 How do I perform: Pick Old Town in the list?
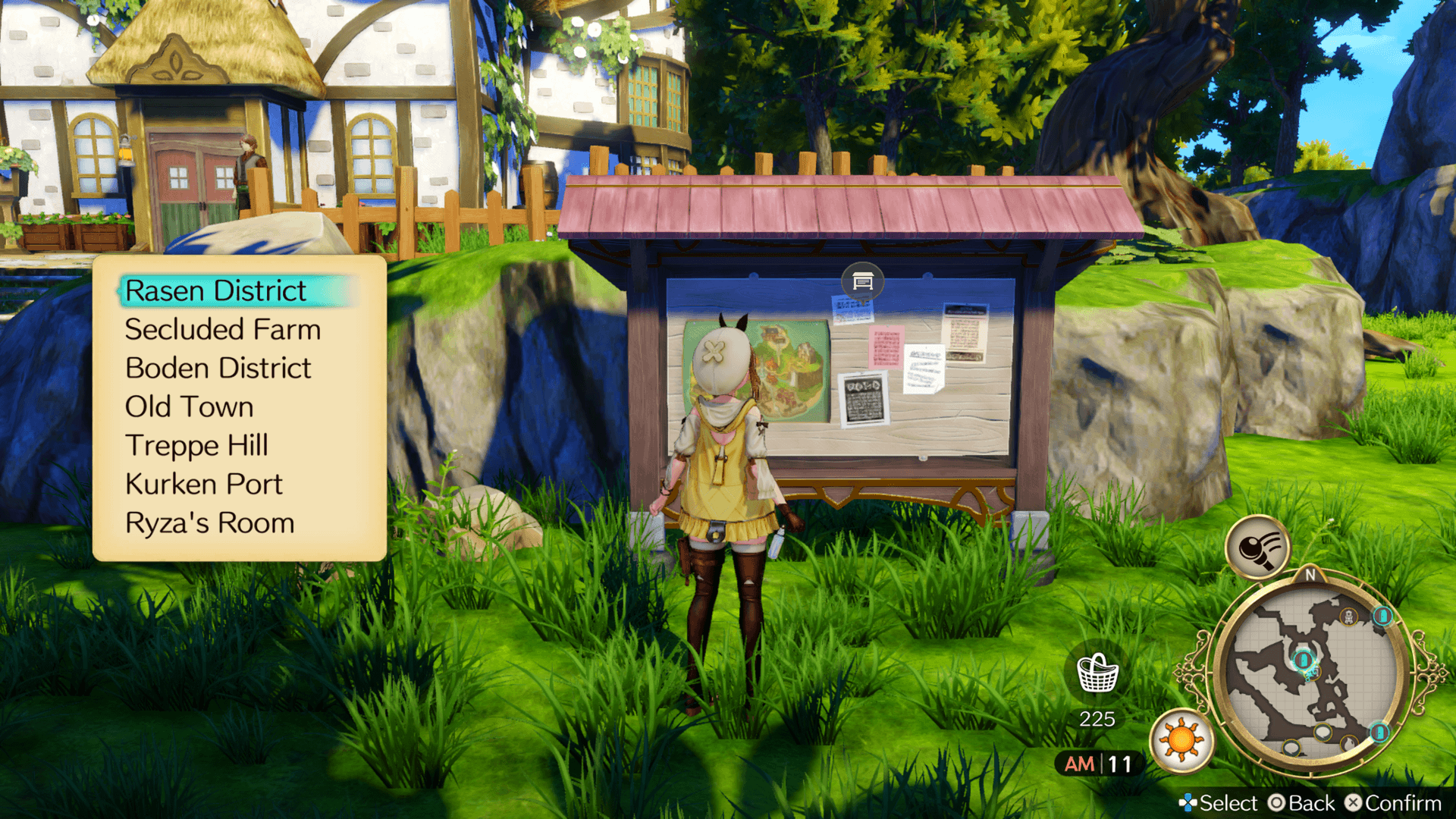coord(190,407)
